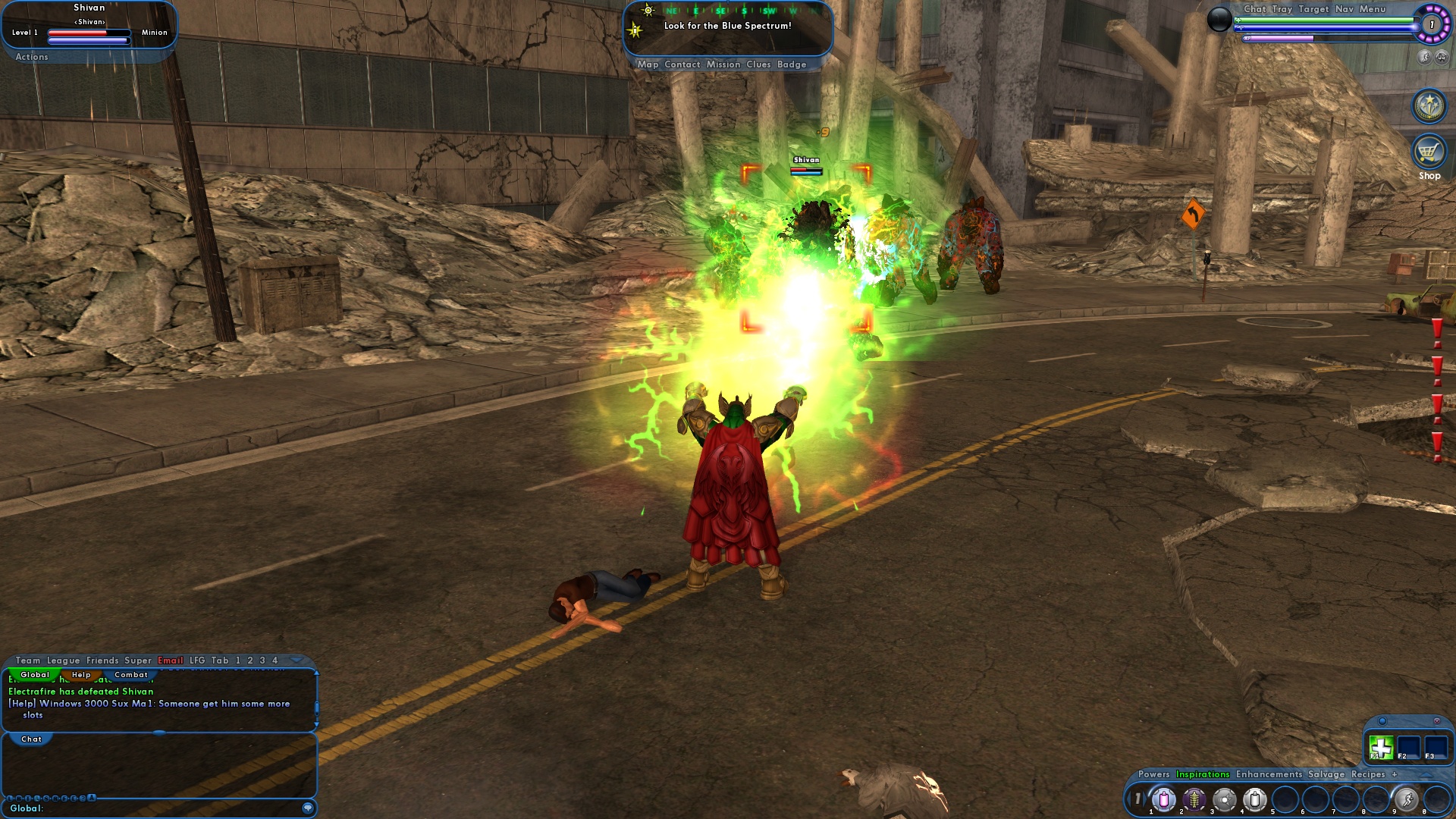The height and width of the screenshot is (819, 1456).
Task: Open the Menu item on the status bar
Action: click(1371, 10)
